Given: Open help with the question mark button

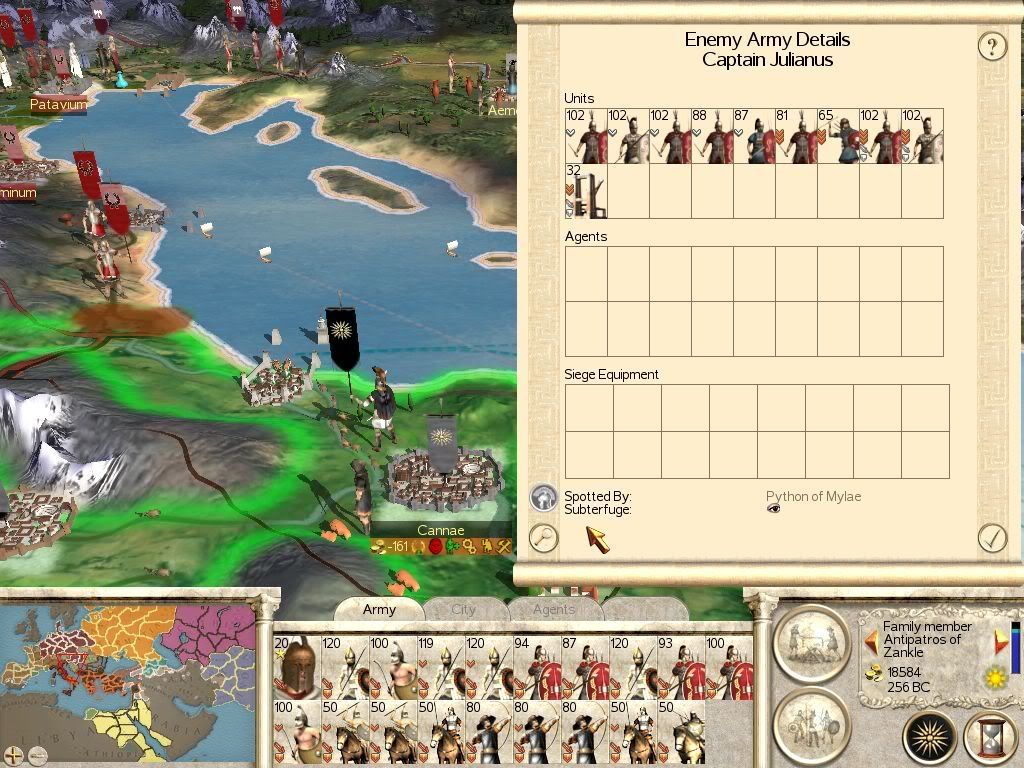Looking at the screenshot, I should pos(991,46).
